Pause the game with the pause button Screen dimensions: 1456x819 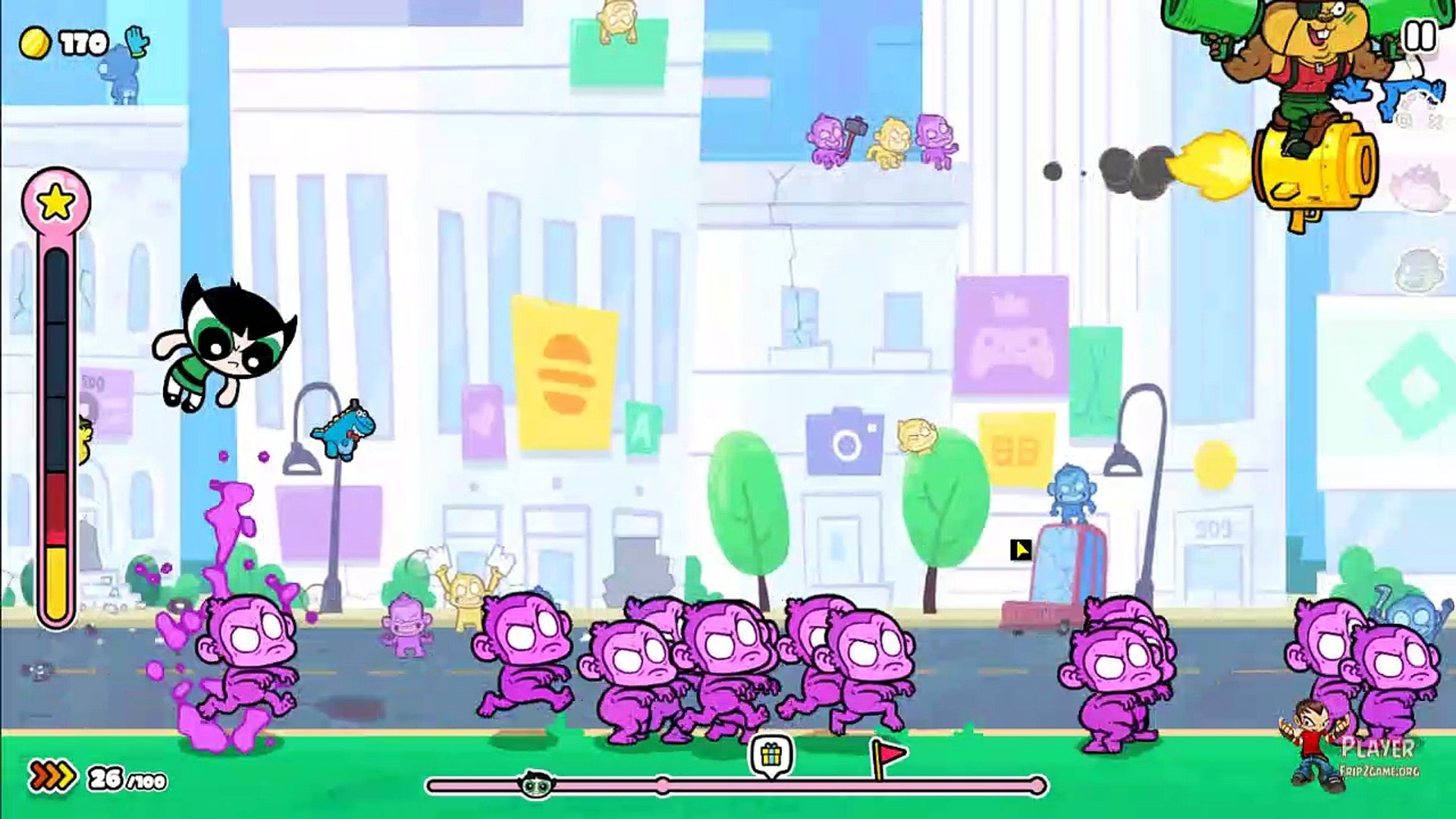coord(1419,36)
